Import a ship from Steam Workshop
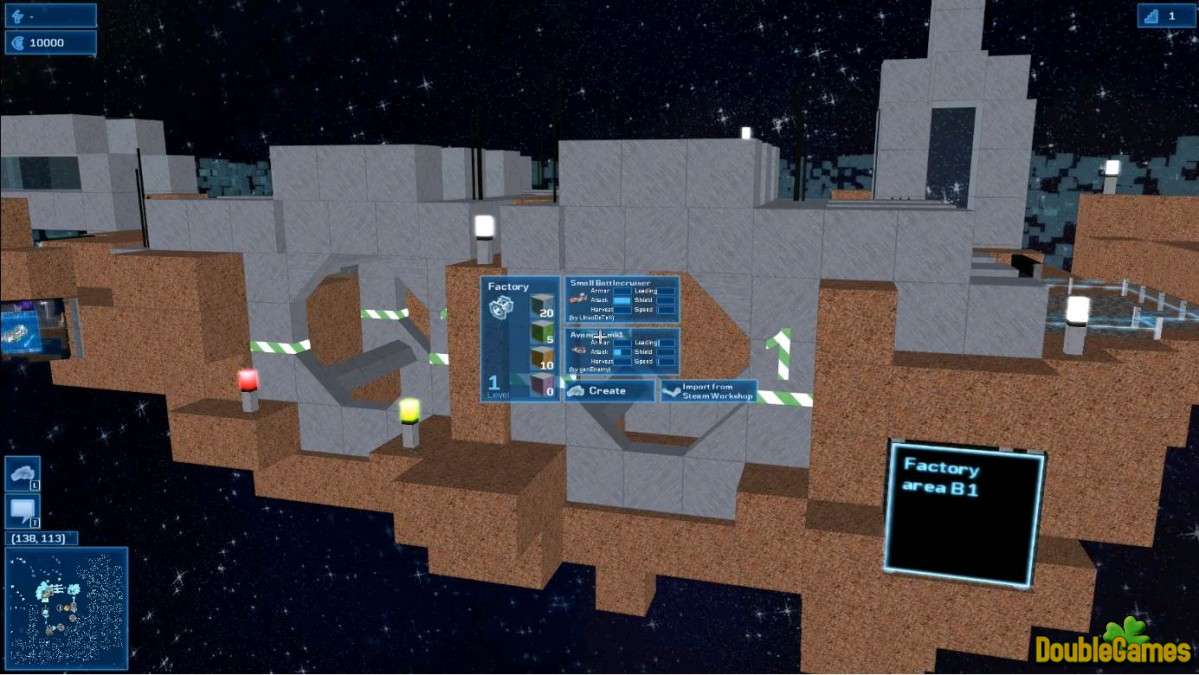Image resolution: width=1199 pixels, height=675 pixels. (x=708, y=391)
